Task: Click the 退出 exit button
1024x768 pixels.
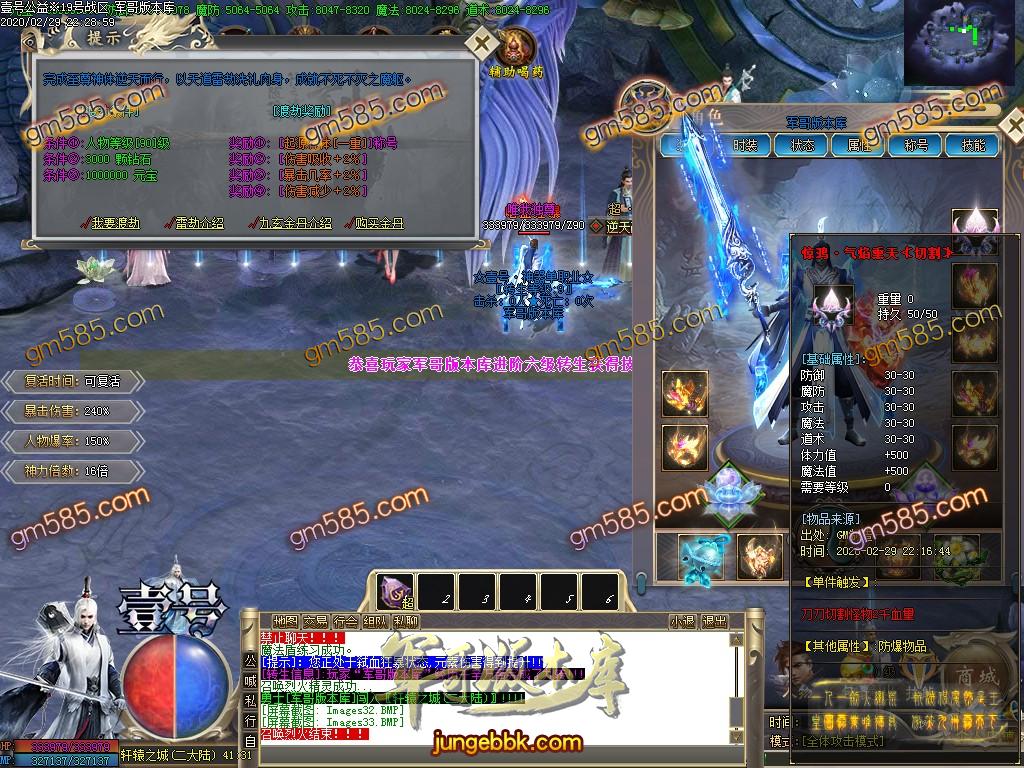Action: (714, 621)
